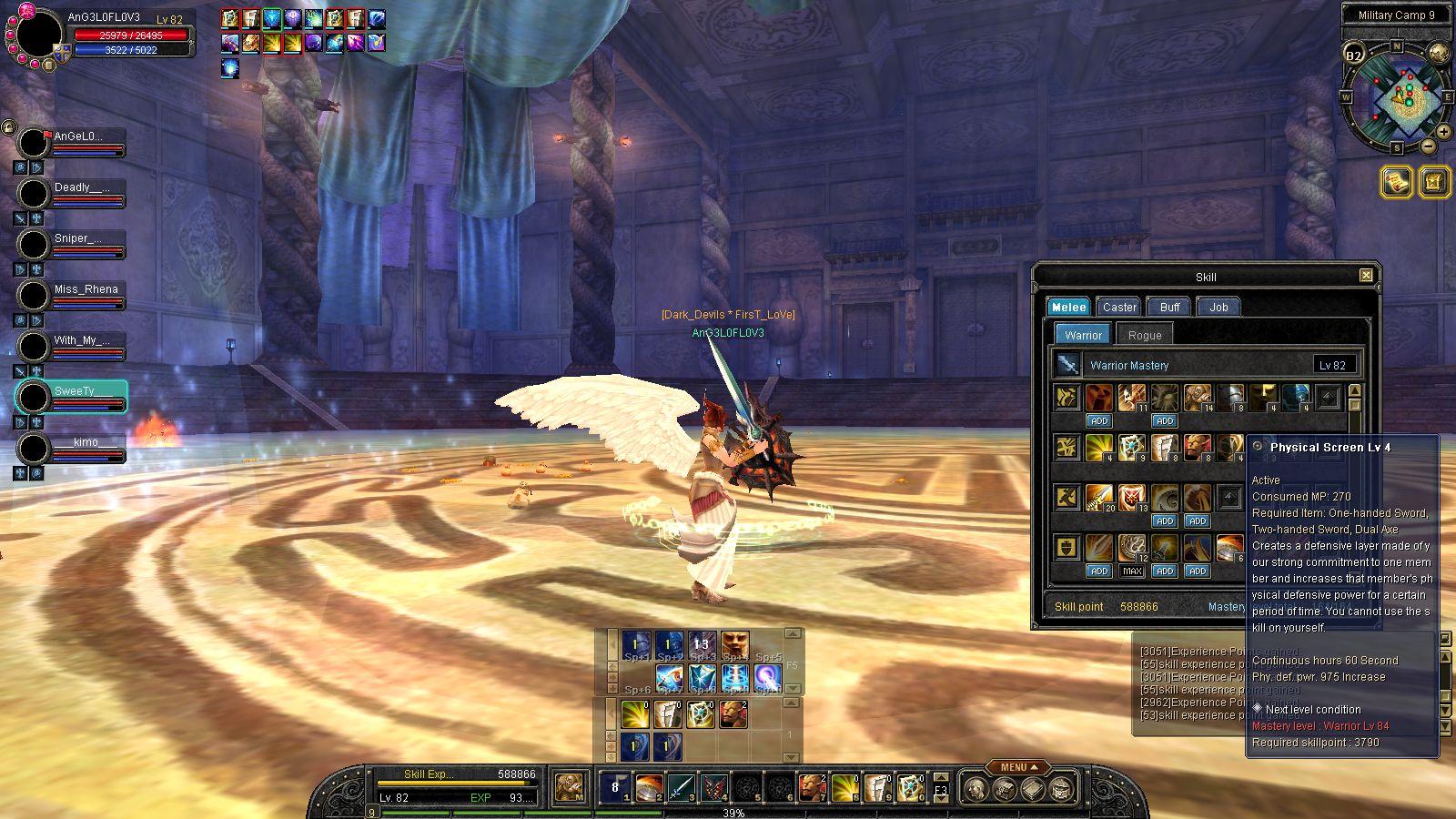Image resolution: width=1456 pixels, height=819 pixels.
Task: Open the golden-framed chest icon under the minimap
Action: 1433,182
